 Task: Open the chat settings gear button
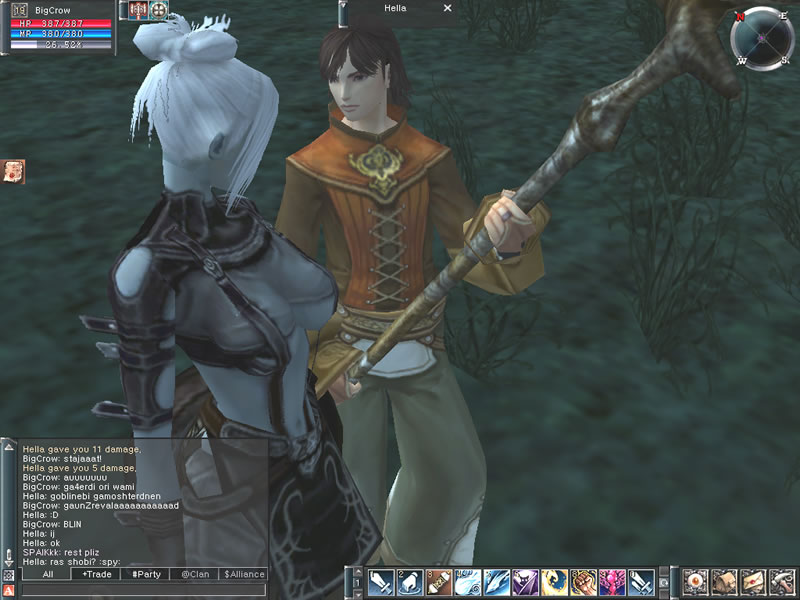8,576
